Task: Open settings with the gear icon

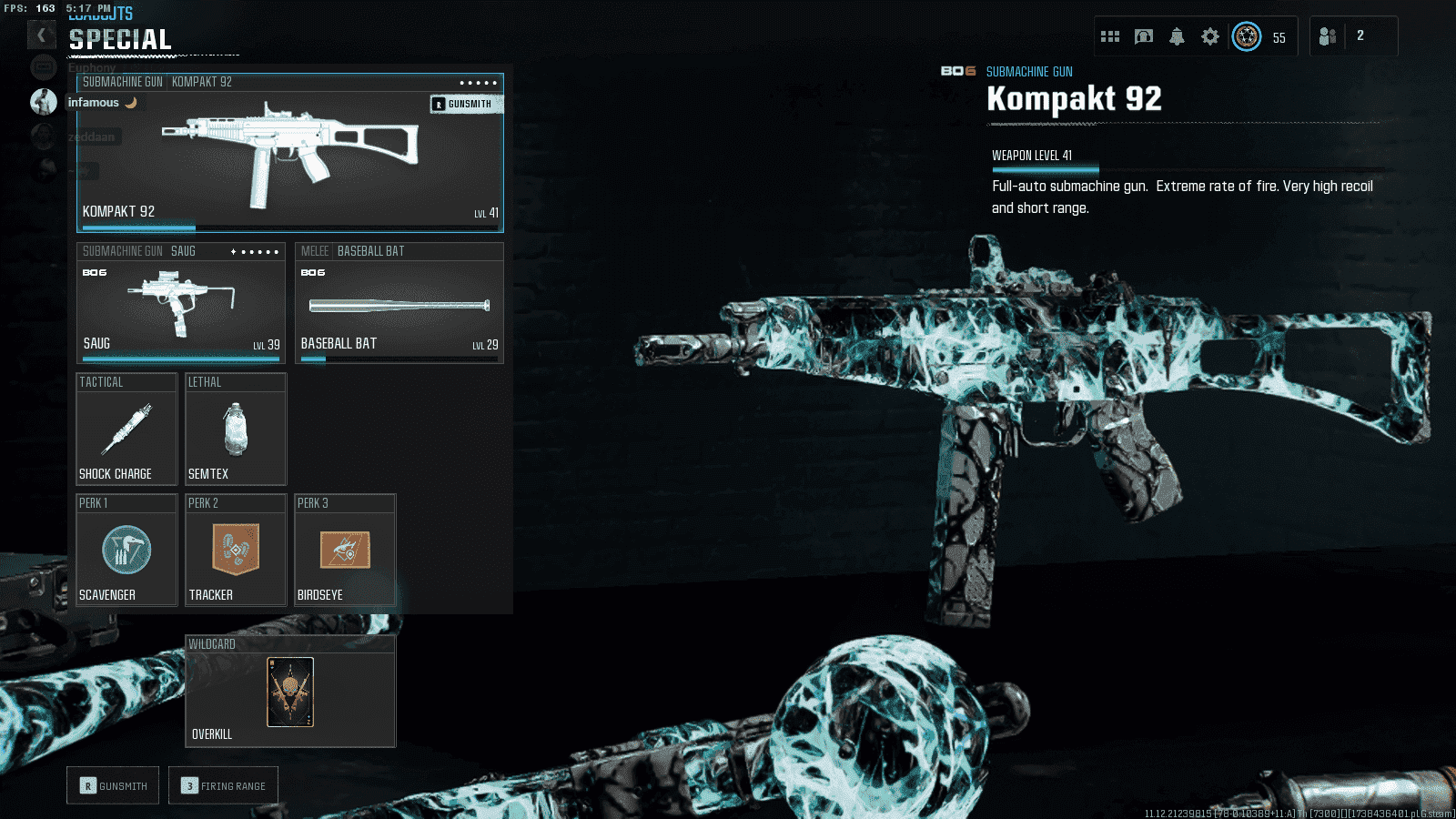Action: pos(1210,36)
